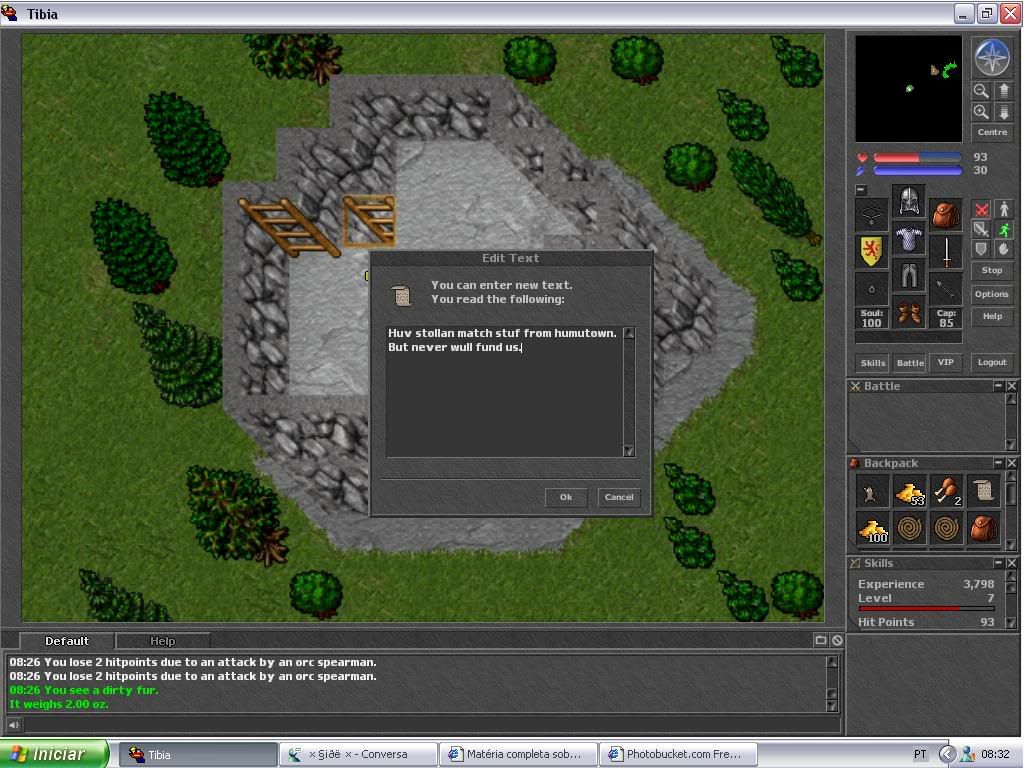
Task: Select the scroll item in the backpack
Action: click(982, 491)
